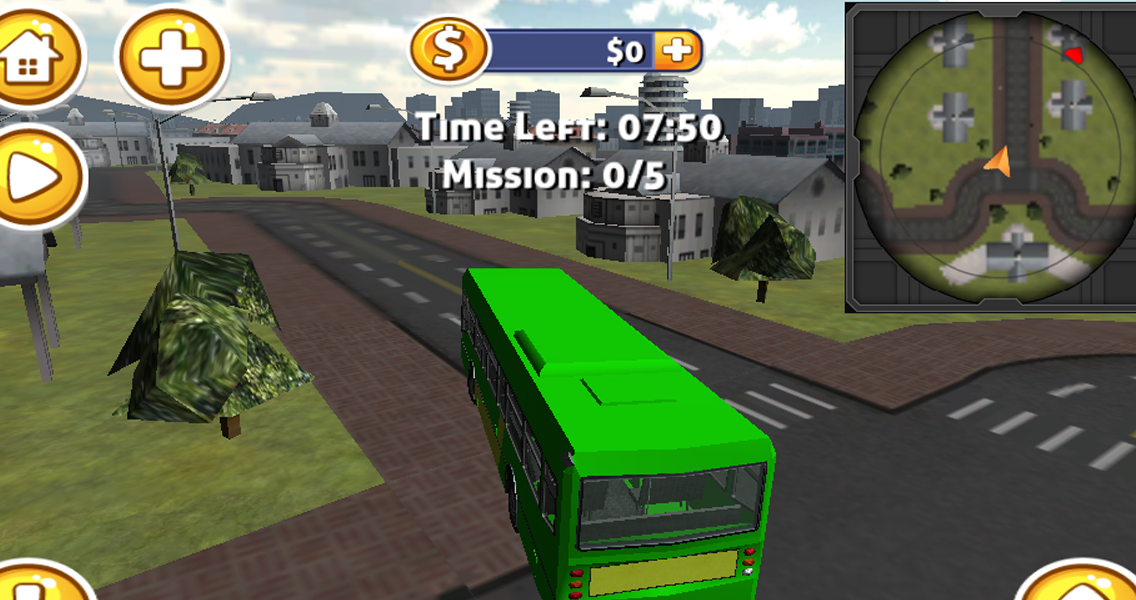Open the circular minimap
Viewport: 1136px width, 600px height.
(x=990, y=158)
